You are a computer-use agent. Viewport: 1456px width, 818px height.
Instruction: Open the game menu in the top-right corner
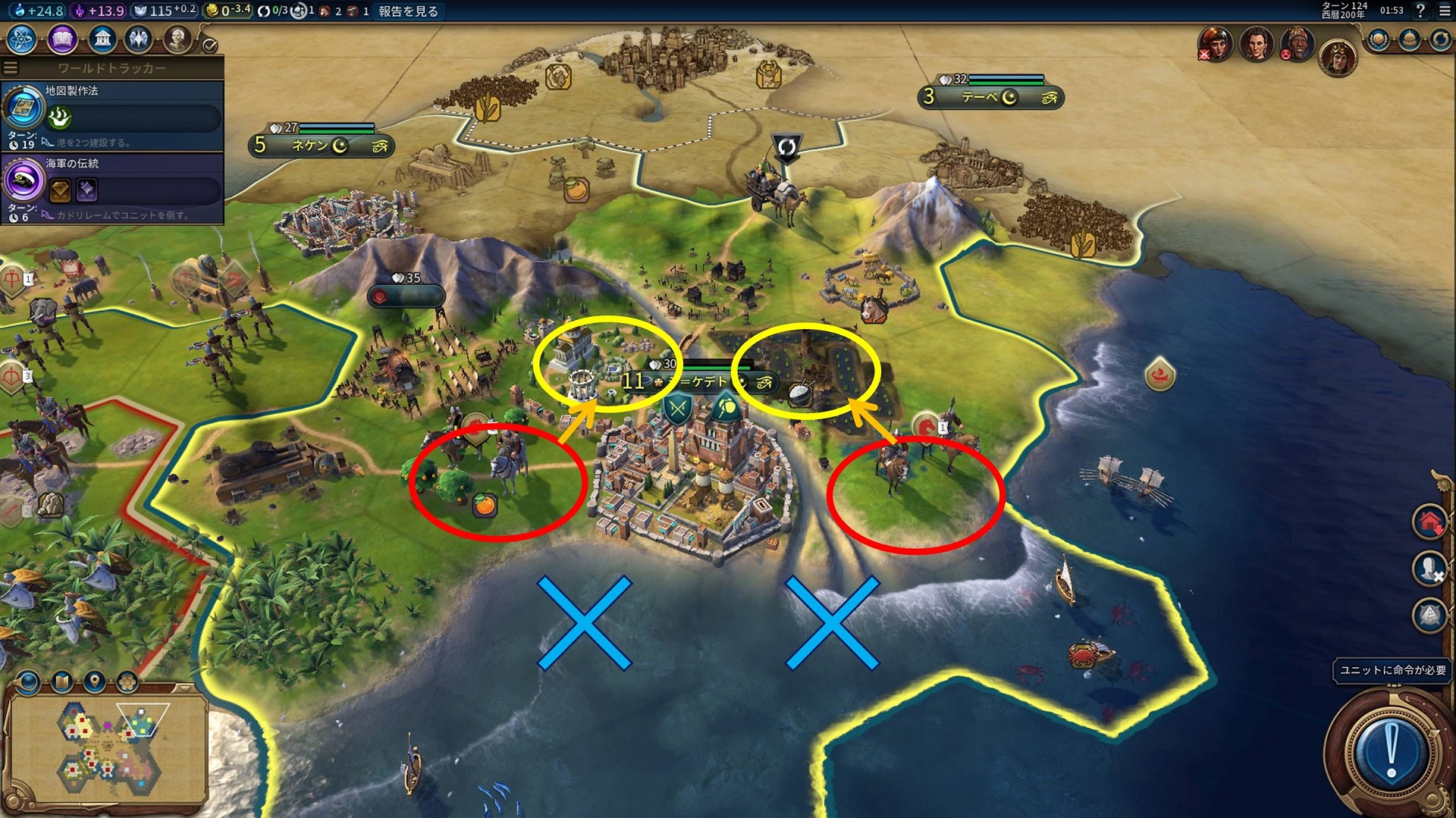1445,12
